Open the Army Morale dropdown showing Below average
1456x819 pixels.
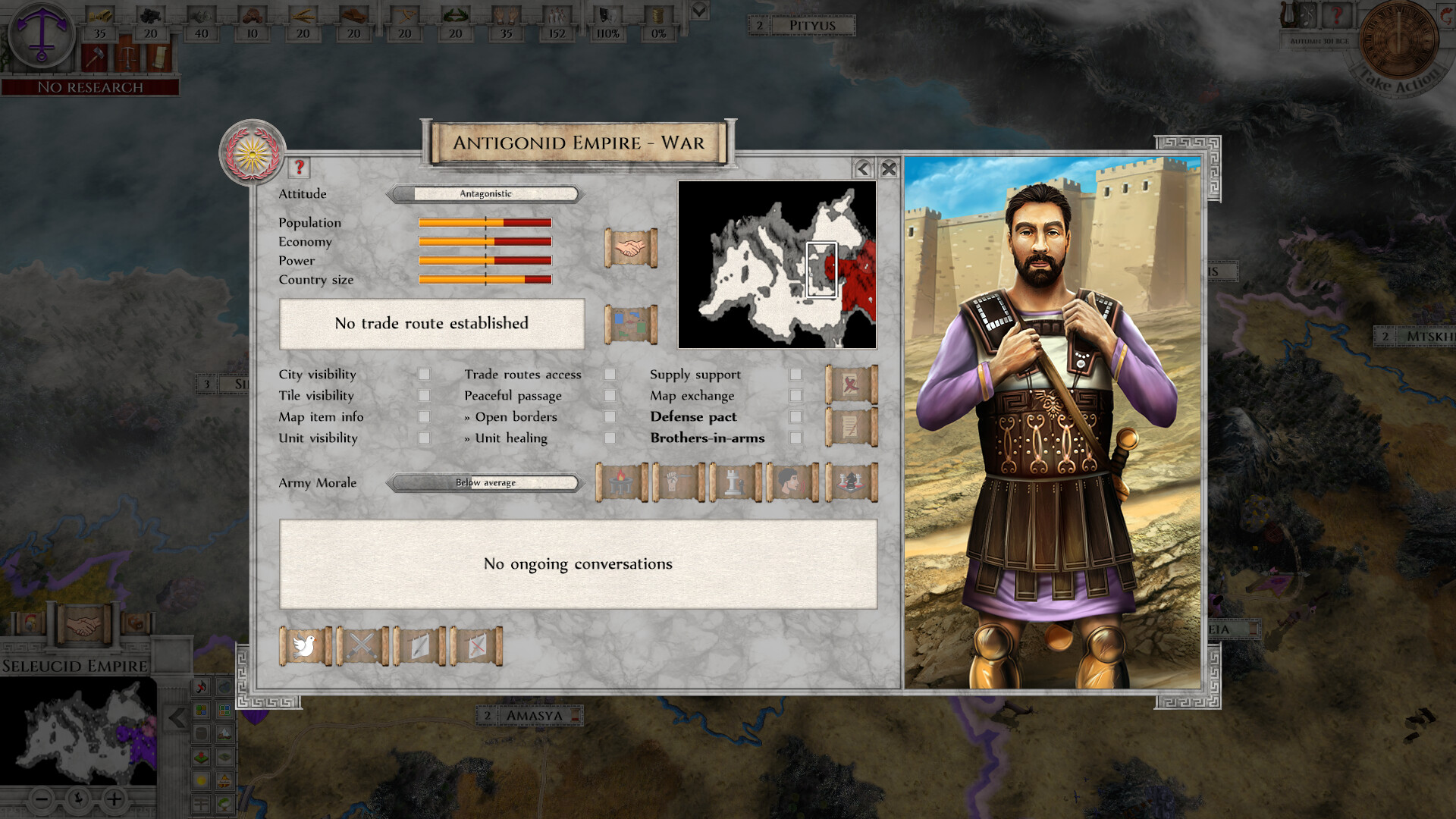pos(484,483)
